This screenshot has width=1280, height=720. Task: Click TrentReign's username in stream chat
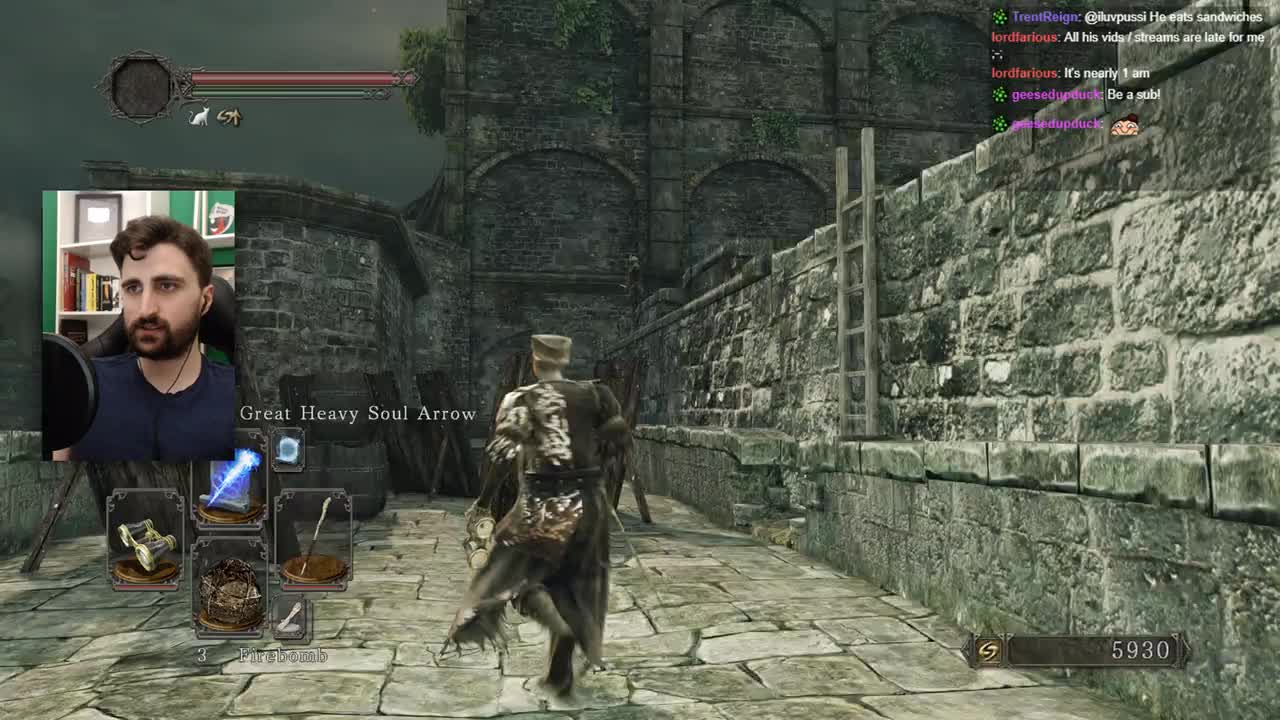pos(1045,17)
